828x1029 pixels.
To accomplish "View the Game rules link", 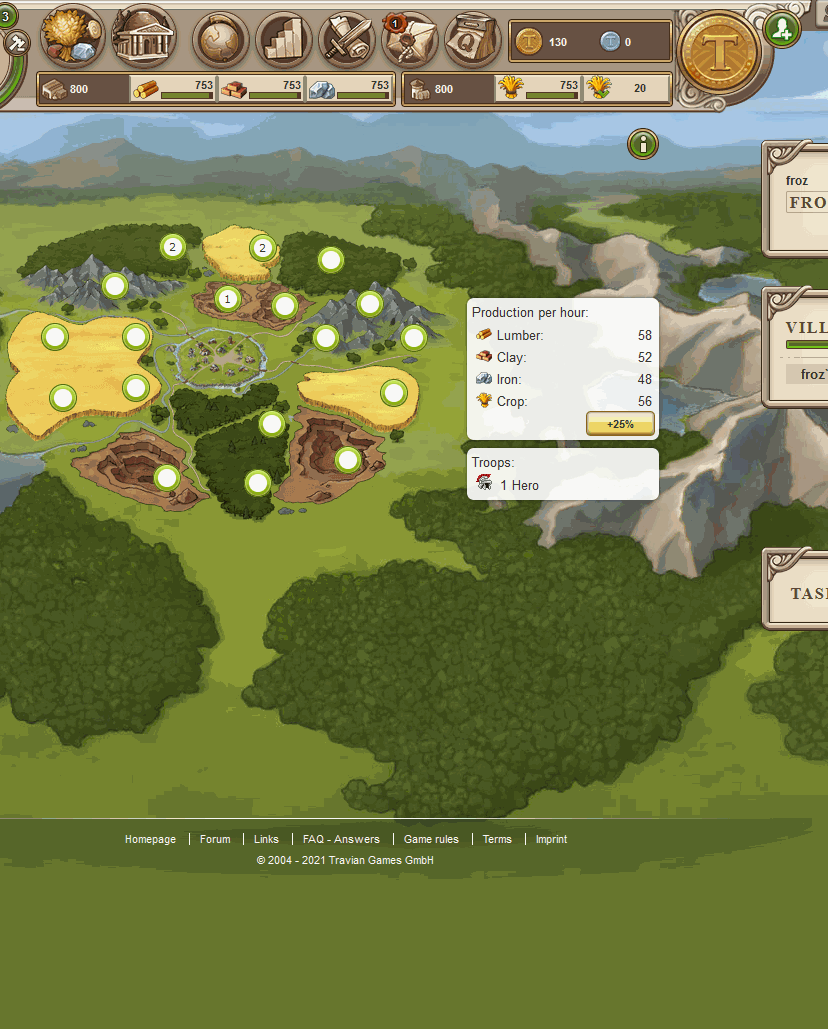I will coord(431,839).
